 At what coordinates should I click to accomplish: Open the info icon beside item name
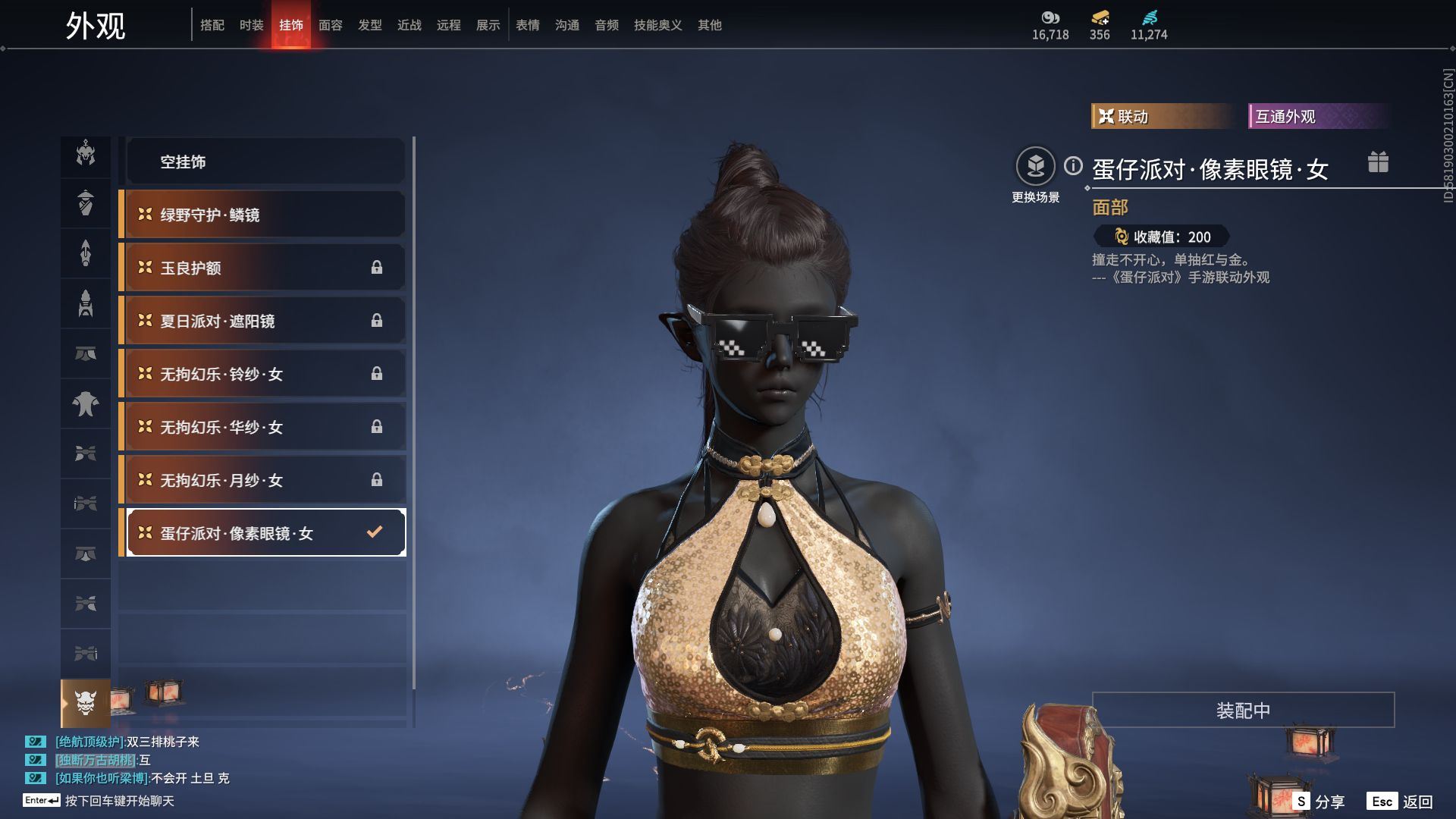point(1073,165)
